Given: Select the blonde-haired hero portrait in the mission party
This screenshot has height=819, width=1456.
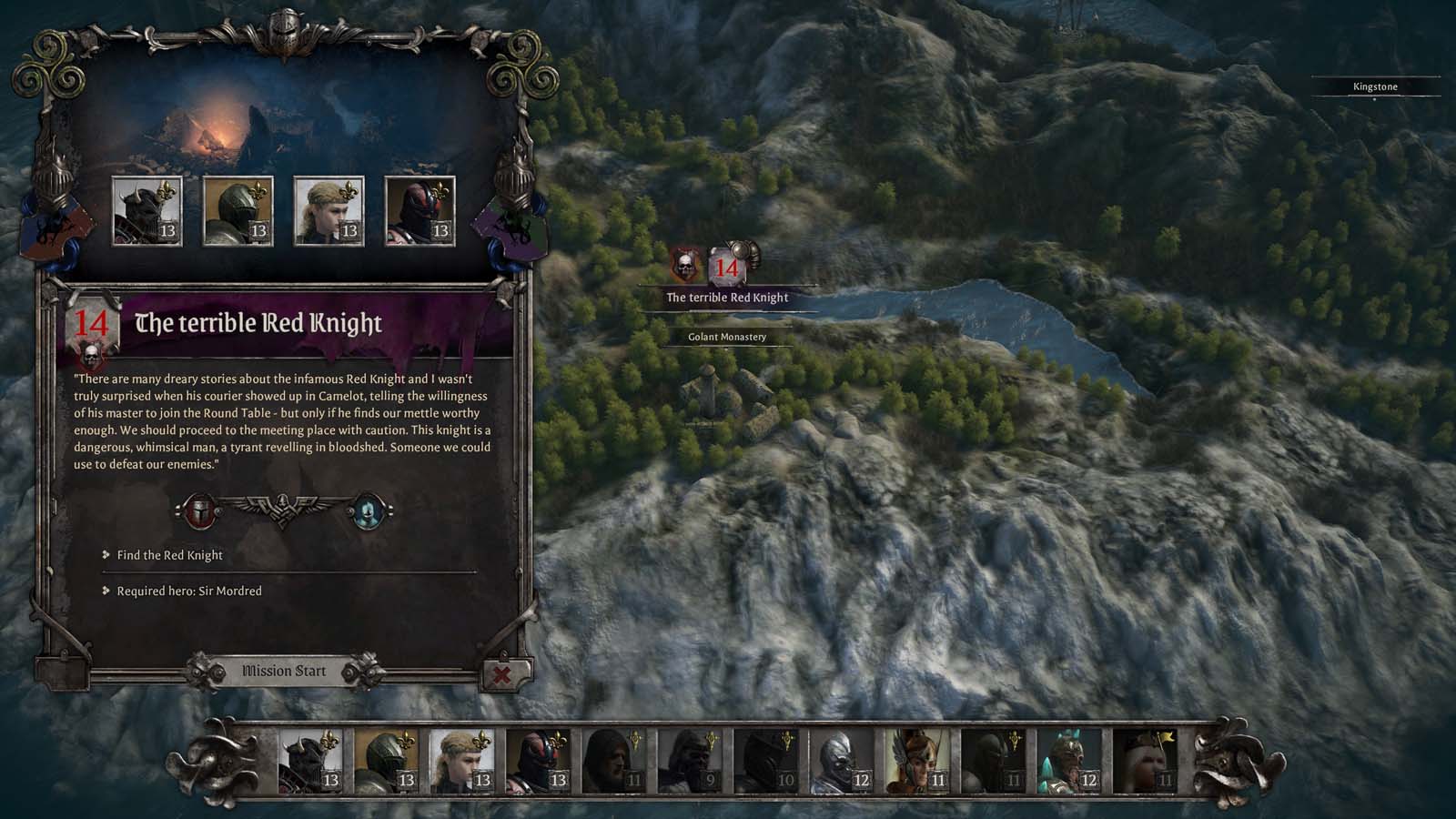Looking at the screenshot, I should [x=331, y=210].
